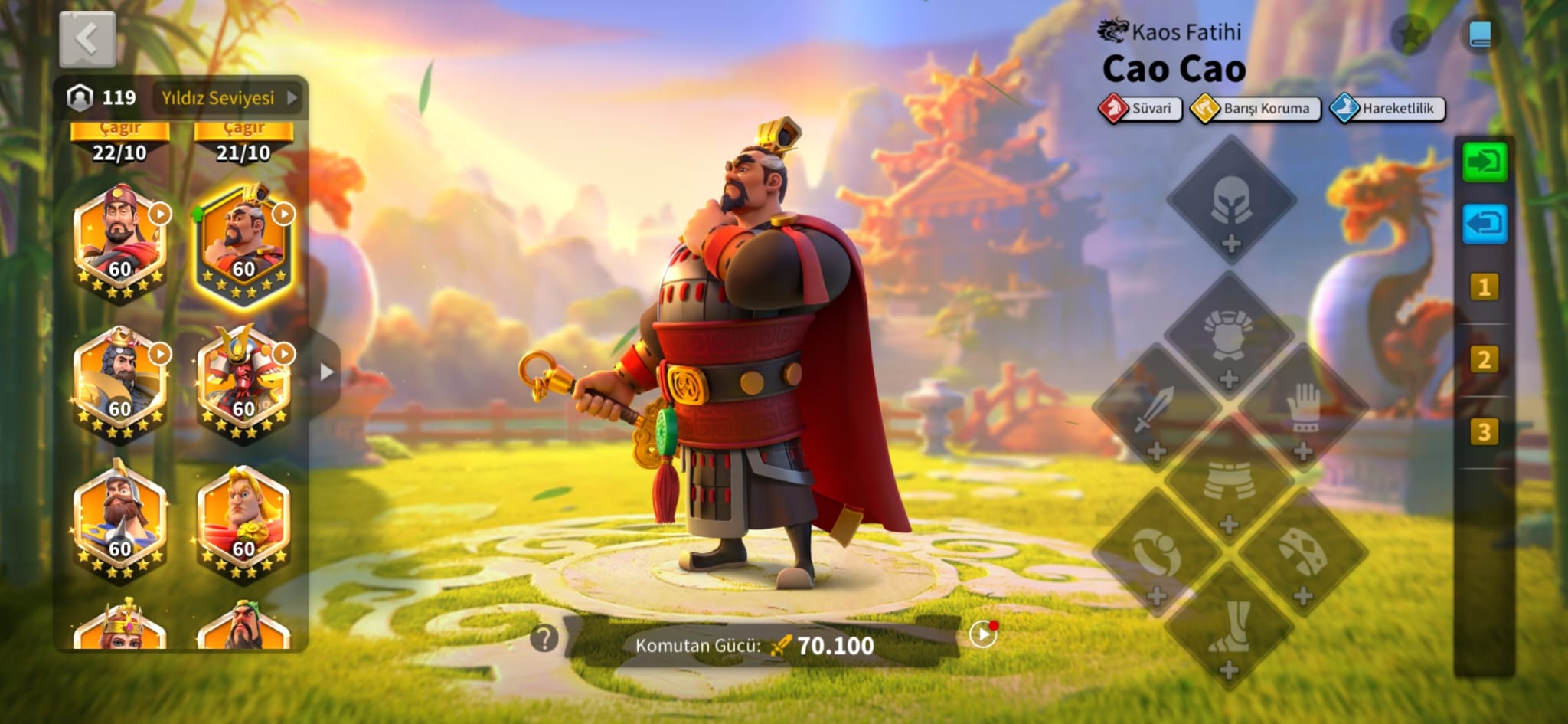Click the Süvari talent tag
The width and height of the screenshot is (1568, 724).
click(1141, 108)
